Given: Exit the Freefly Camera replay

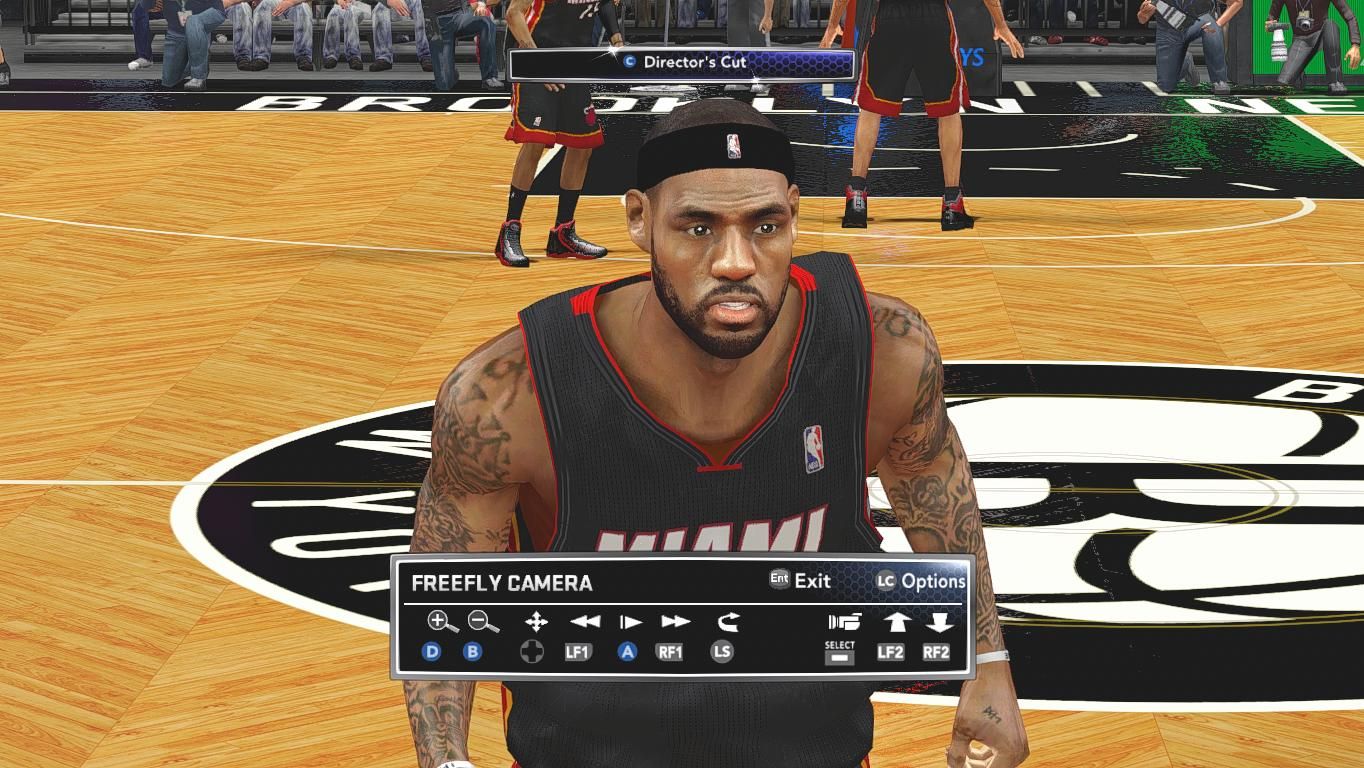Looking at the screenshot, I should click(800, 580).
